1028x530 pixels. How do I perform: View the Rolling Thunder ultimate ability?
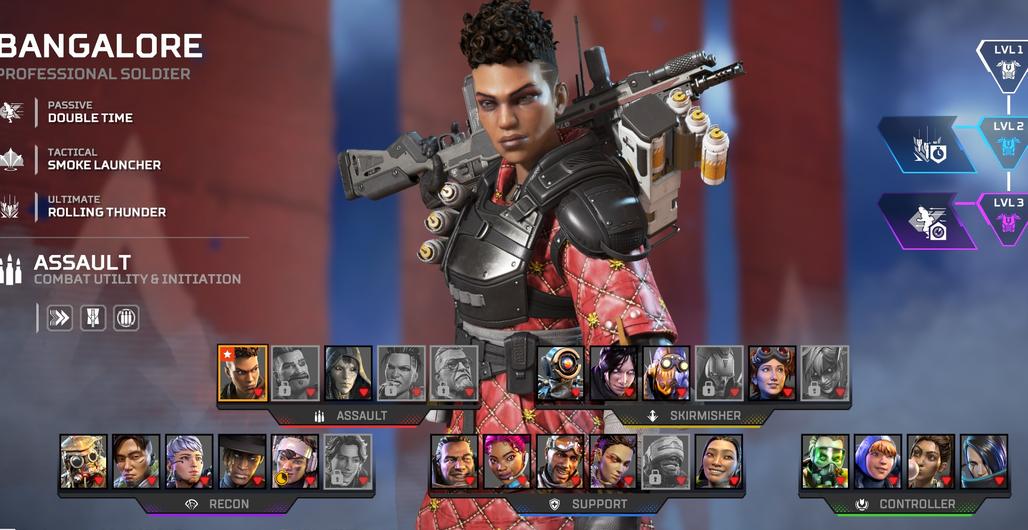106,206
